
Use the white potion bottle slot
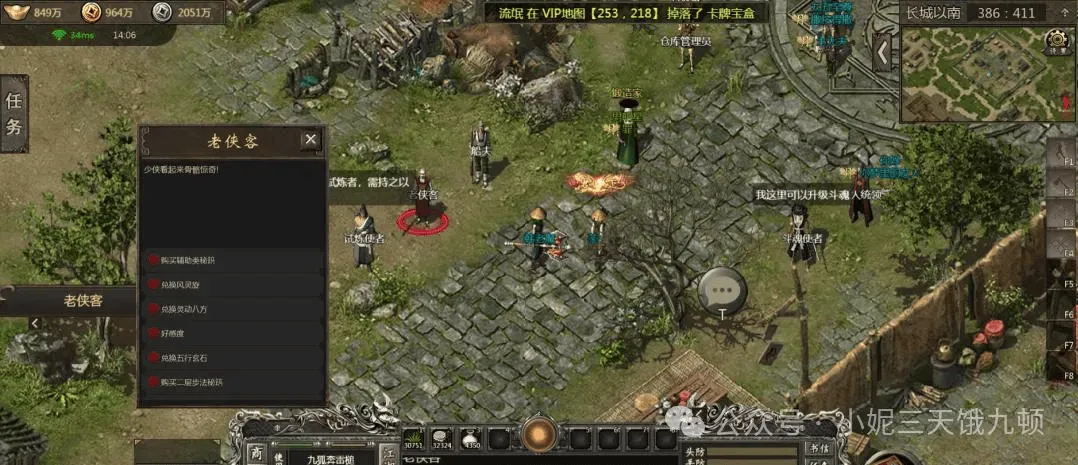(472, 438)
